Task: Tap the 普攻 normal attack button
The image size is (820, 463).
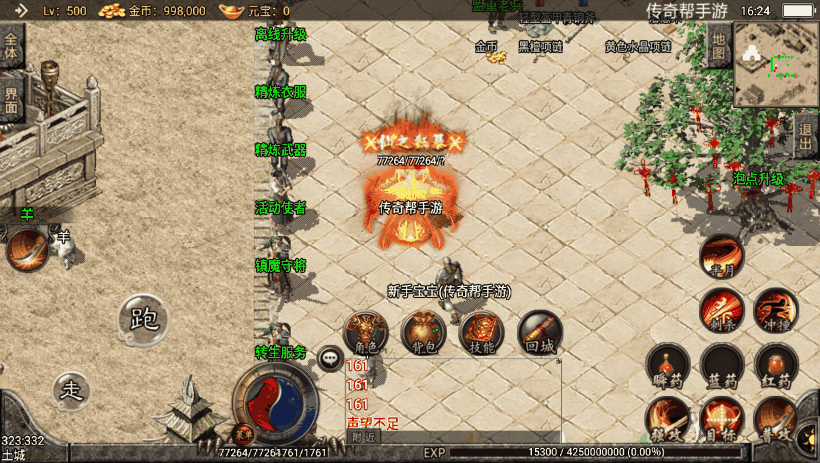Action: tap(775, 417)
